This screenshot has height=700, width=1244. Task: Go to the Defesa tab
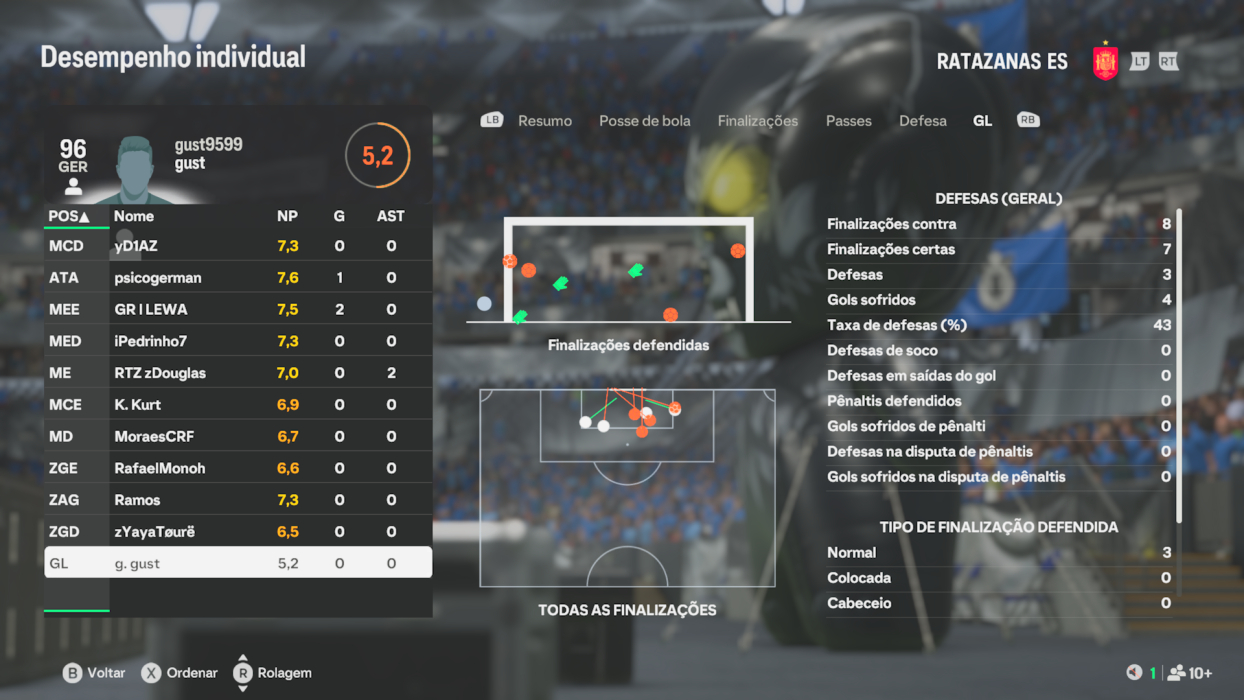[x=922, y=121]
